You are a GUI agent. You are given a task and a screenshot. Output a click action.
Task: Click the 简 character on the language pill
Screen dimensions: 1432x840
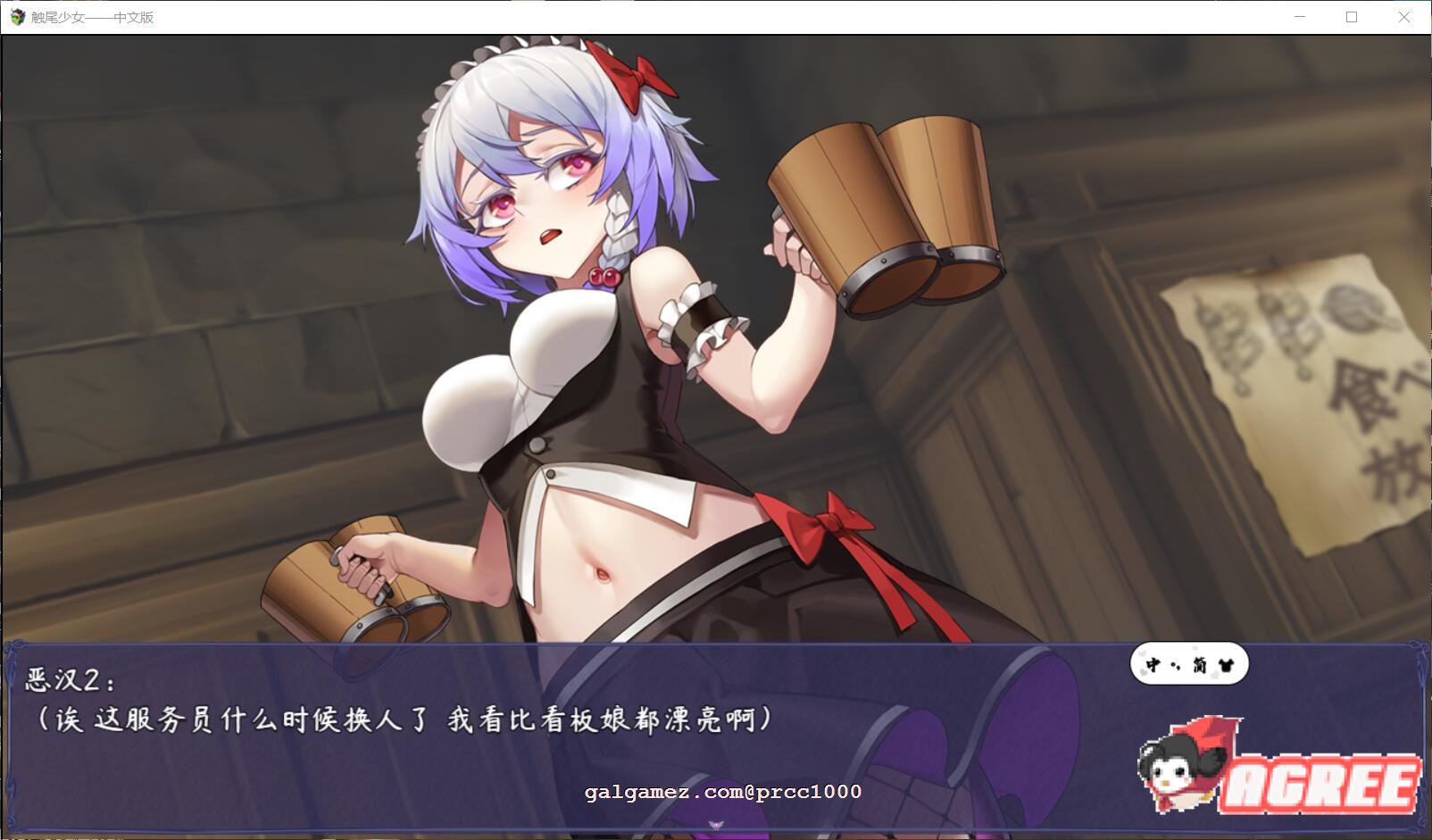(1199, 665)
